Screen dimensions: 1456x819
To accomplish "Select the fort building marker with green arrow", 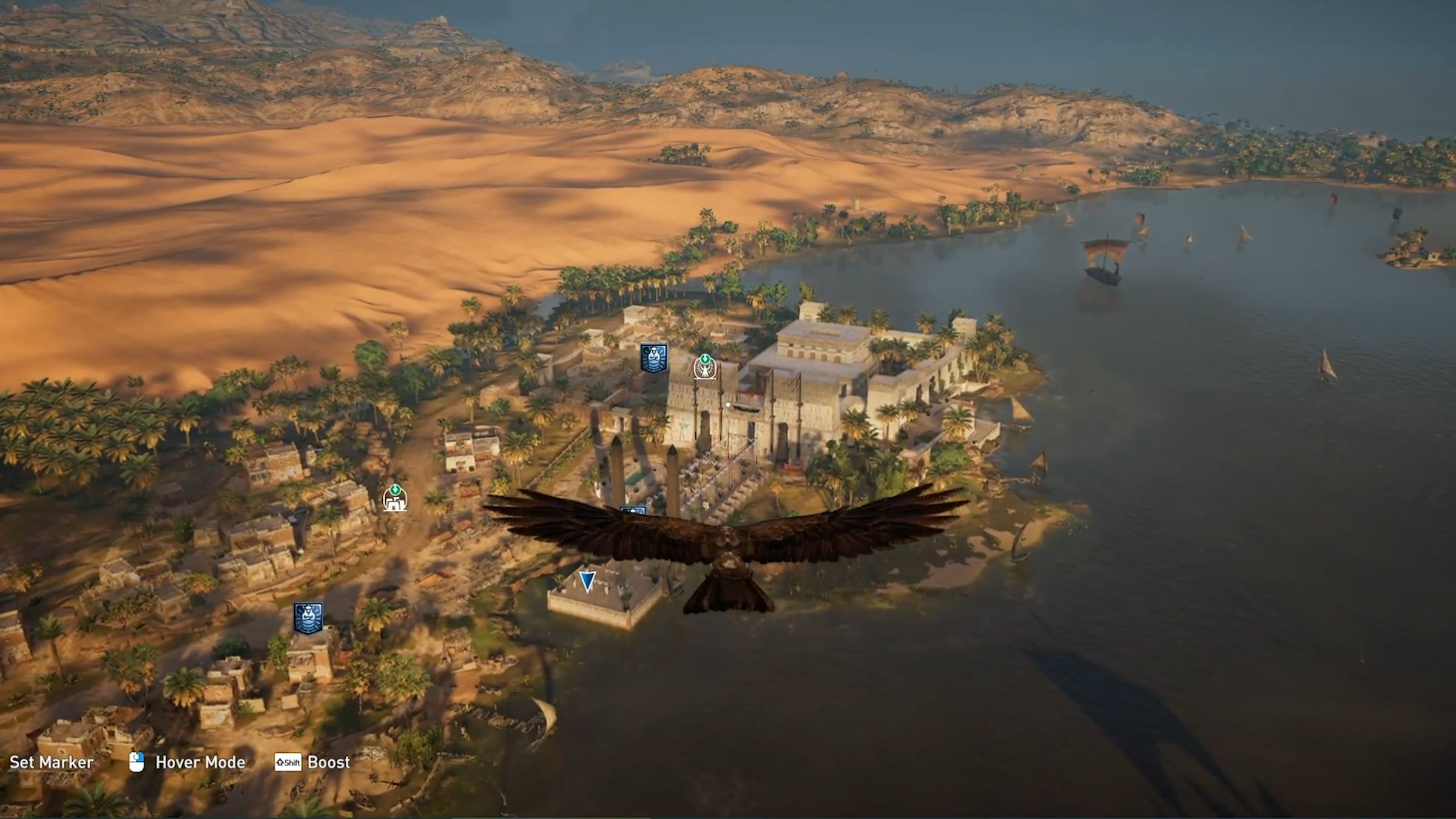I will pyautogui.click(x=395, y=499).
